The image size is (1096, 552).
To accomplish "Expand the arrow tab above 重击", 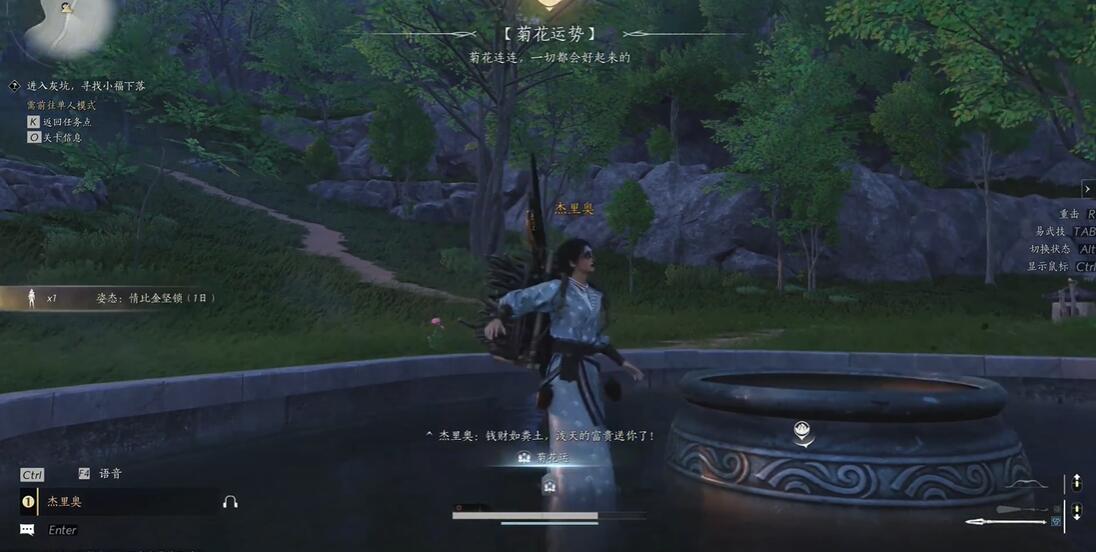I will [1088, 189].
